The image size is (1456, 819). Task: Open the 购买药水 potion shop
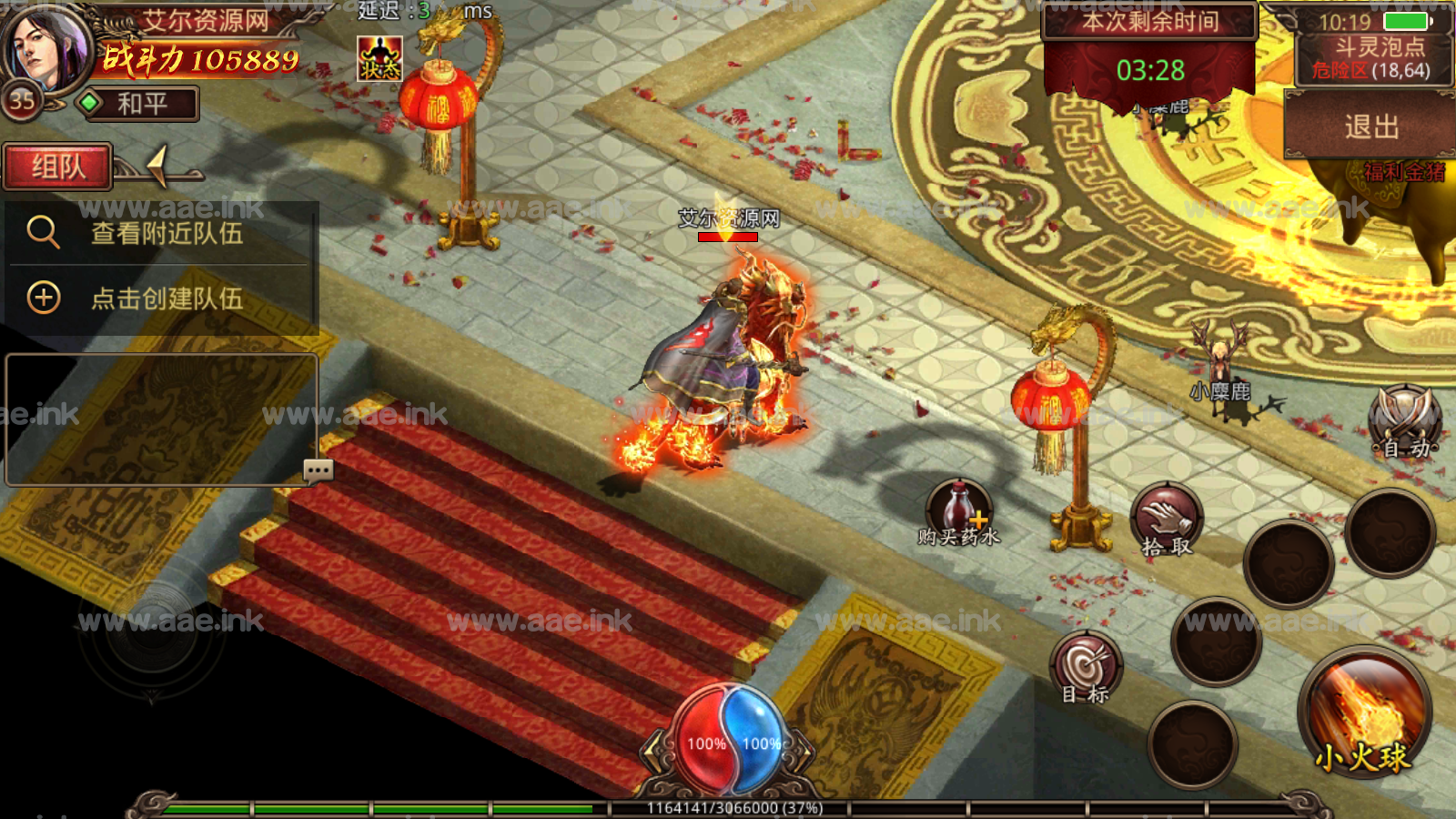pyautogui.click(x=958, y=513)
